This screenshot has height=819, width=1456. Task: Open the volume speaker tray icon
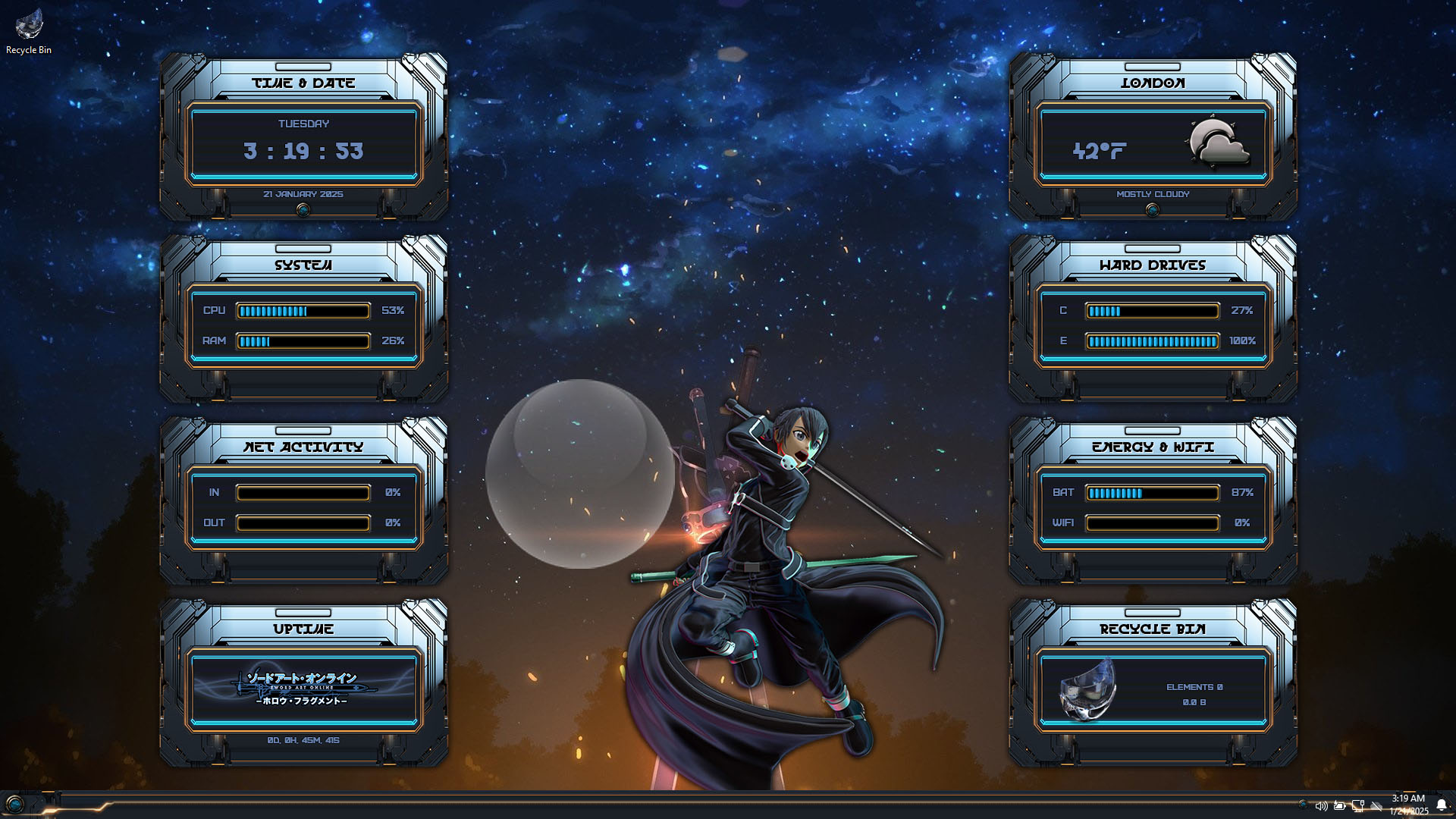tap(1321, 806)
